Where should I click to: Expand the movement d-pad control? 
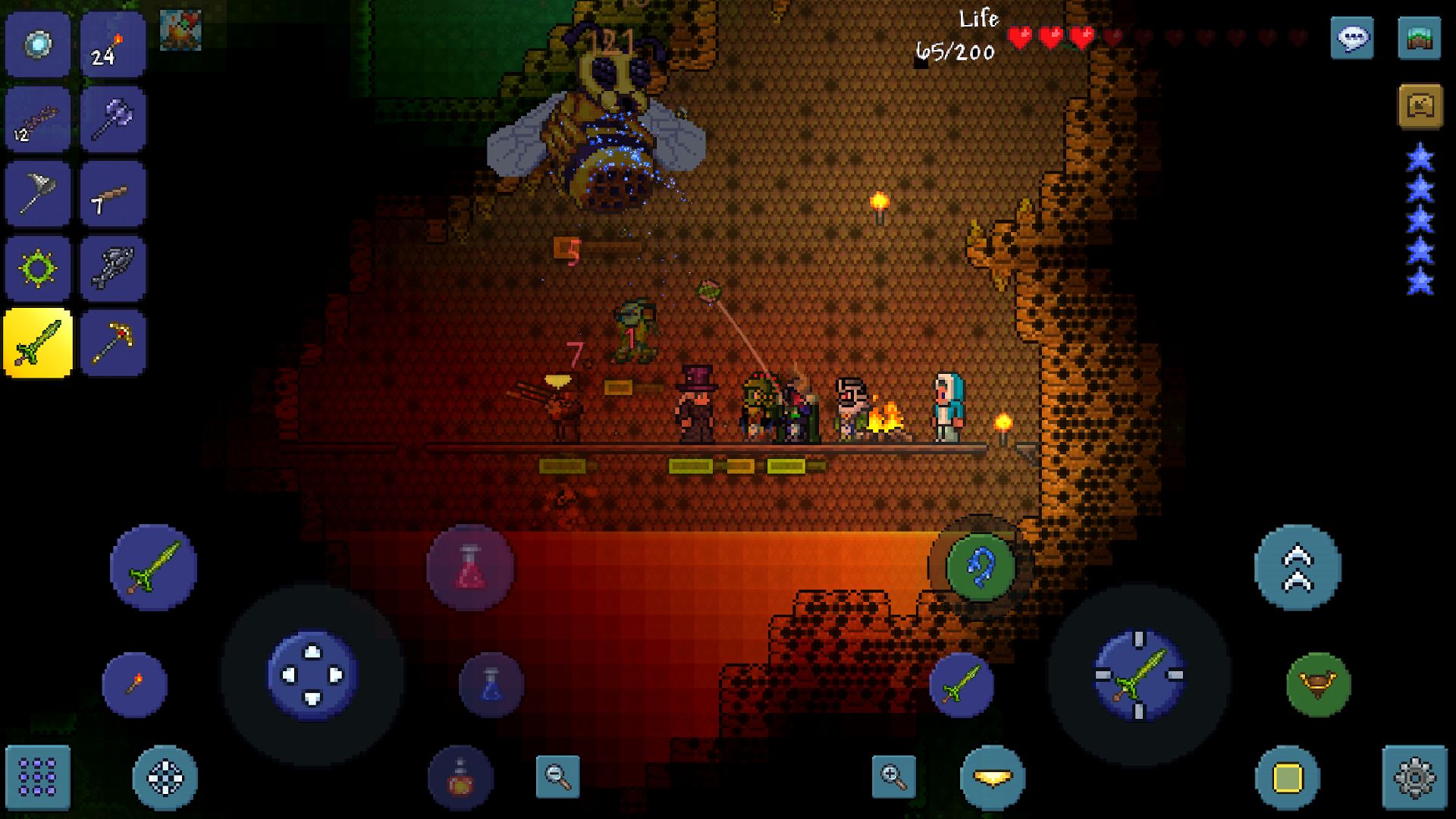click(311, 673)
